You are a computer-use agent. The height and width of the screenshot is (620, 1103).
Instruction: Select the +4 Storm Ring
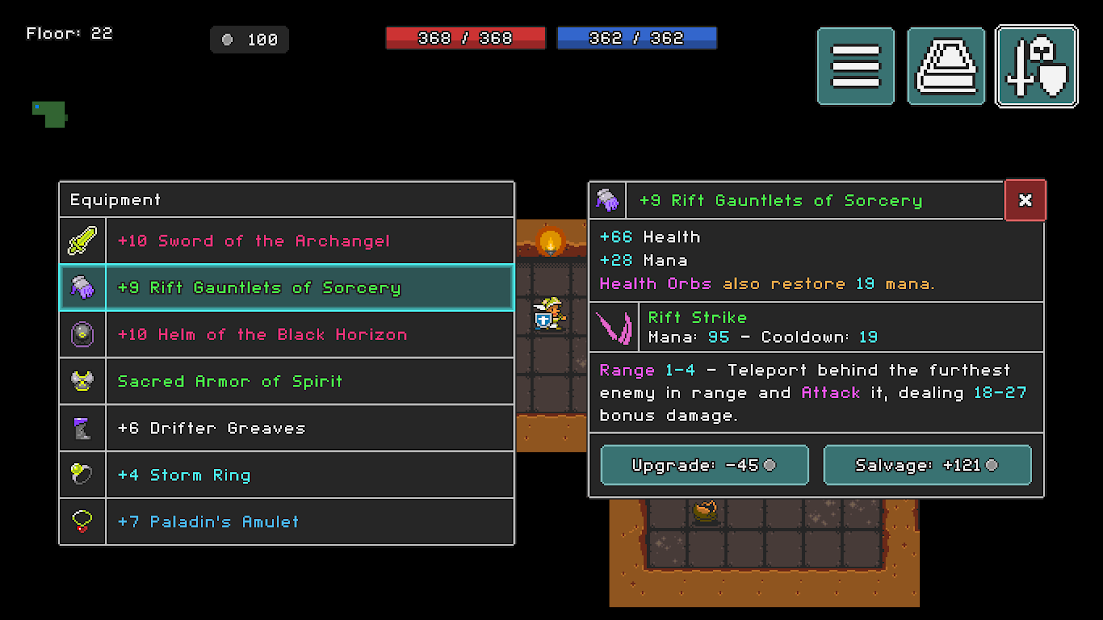[x=287, y=475]
